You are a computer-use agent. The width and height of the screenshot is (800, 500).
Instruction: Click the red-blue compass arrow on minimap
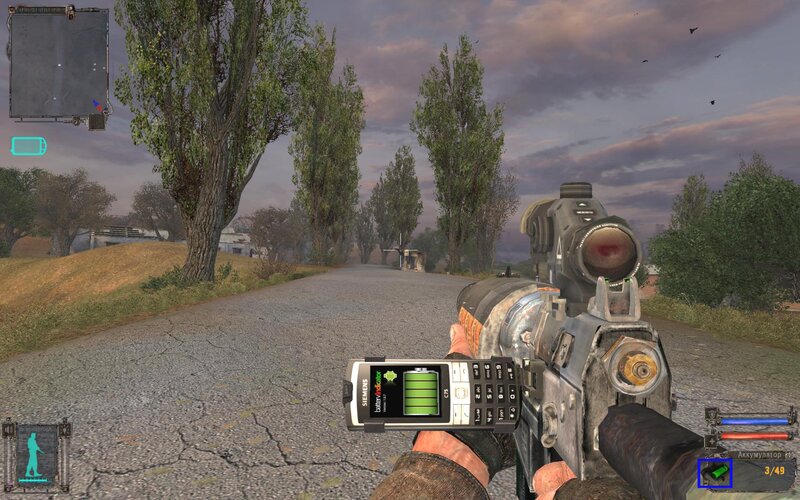[96, 104]
